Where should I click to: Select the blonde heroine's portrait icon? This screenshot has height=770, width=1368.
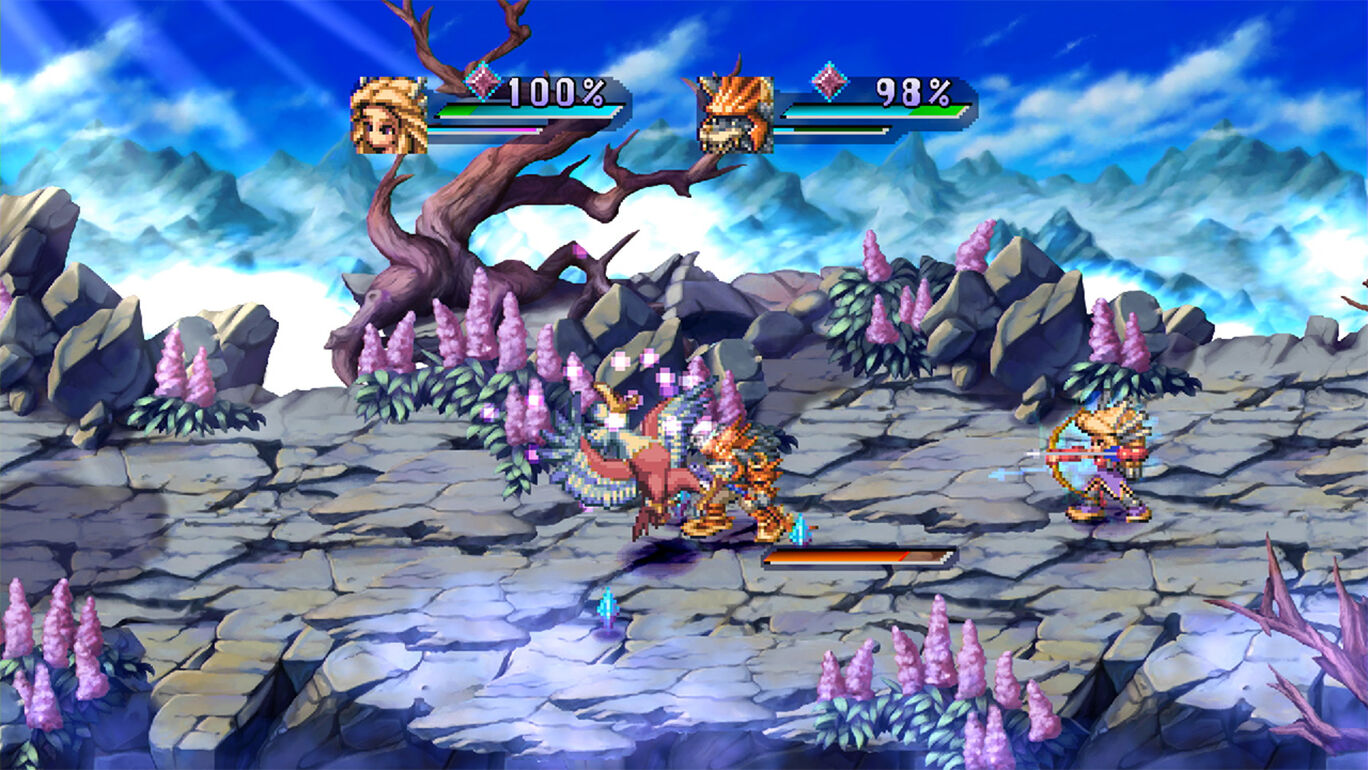pyautogui.click(x=391, y=113)
